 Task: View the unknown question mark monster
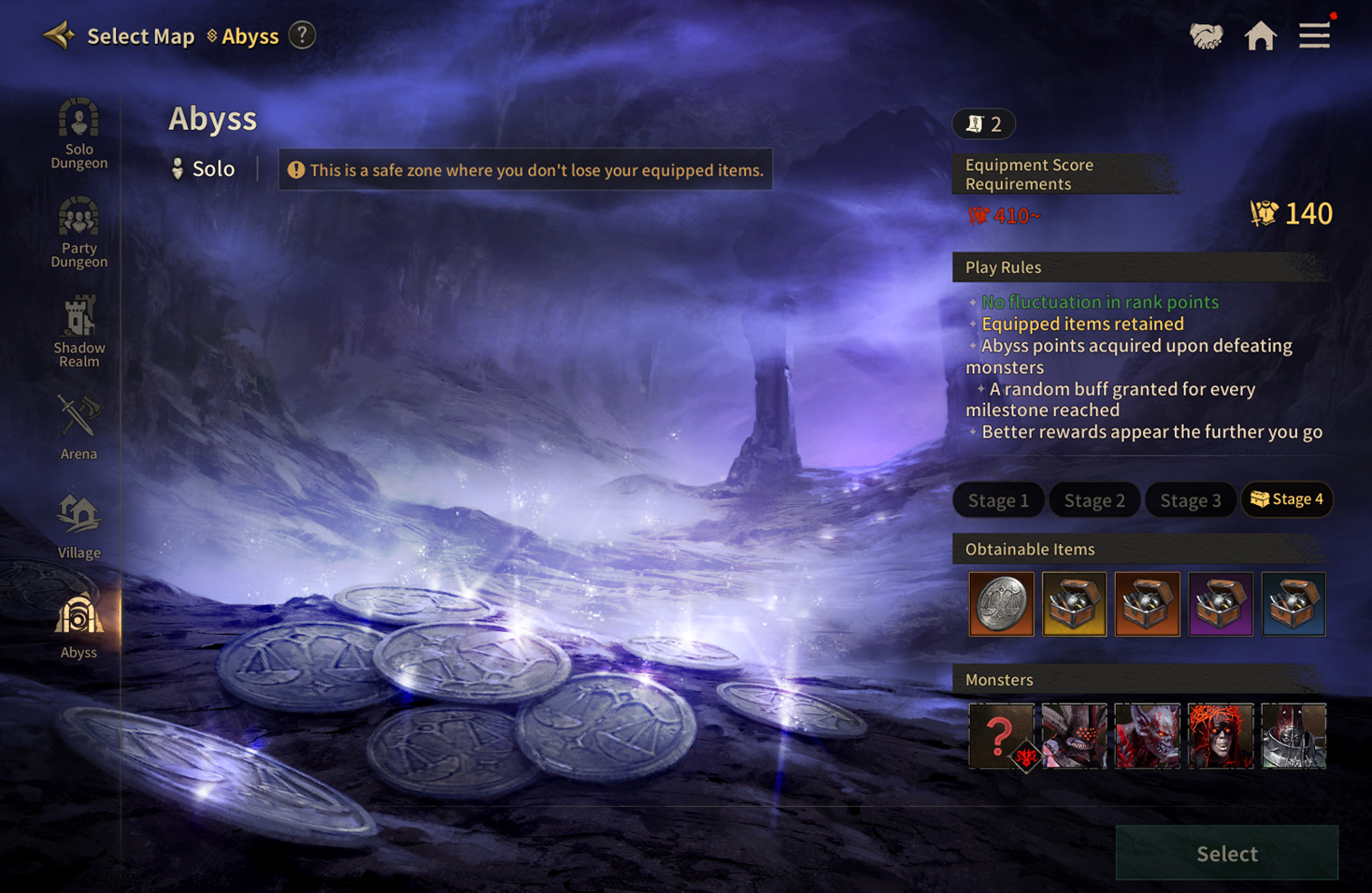pos(1001,736)
